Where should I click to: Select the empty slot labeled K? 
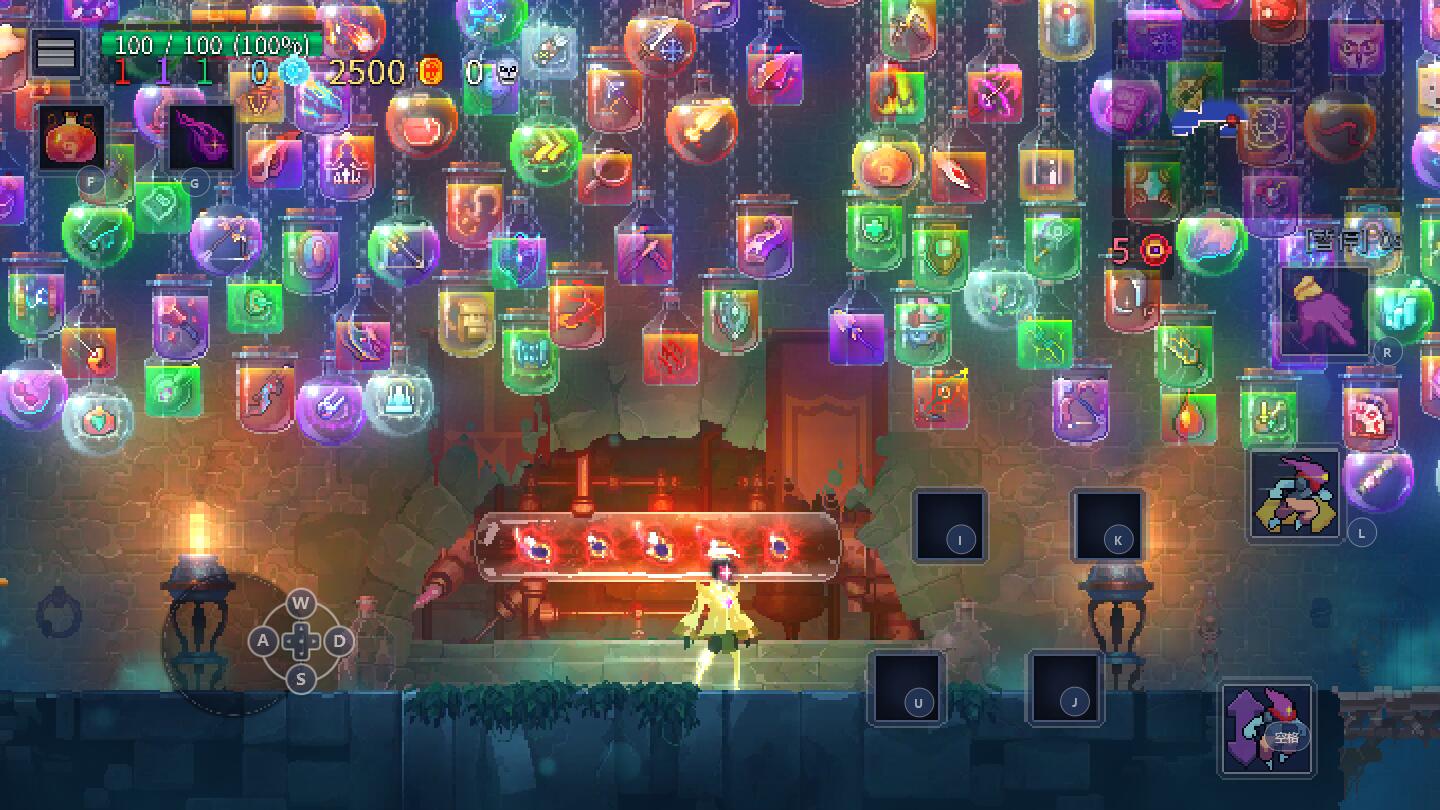click(1108, 526)
